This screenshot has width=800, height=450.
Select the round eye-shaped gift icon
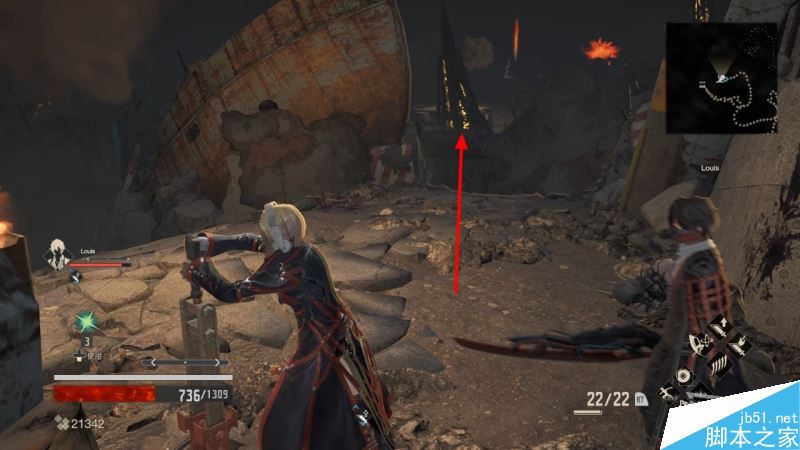tap(684, 376)
